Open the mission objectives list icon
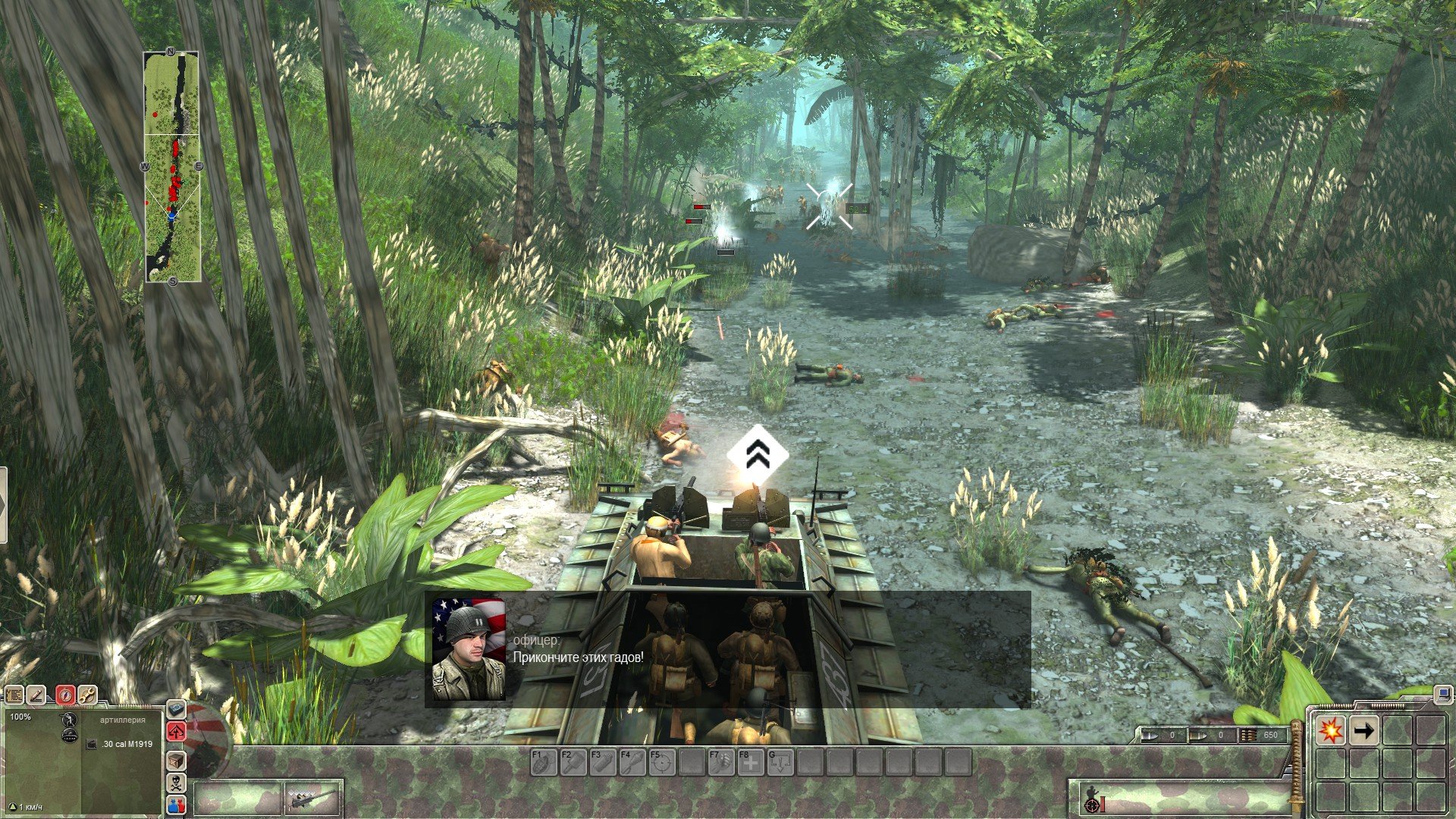Screen dimensions: 1456x819 pyautogui.click(x=14, y=695)
